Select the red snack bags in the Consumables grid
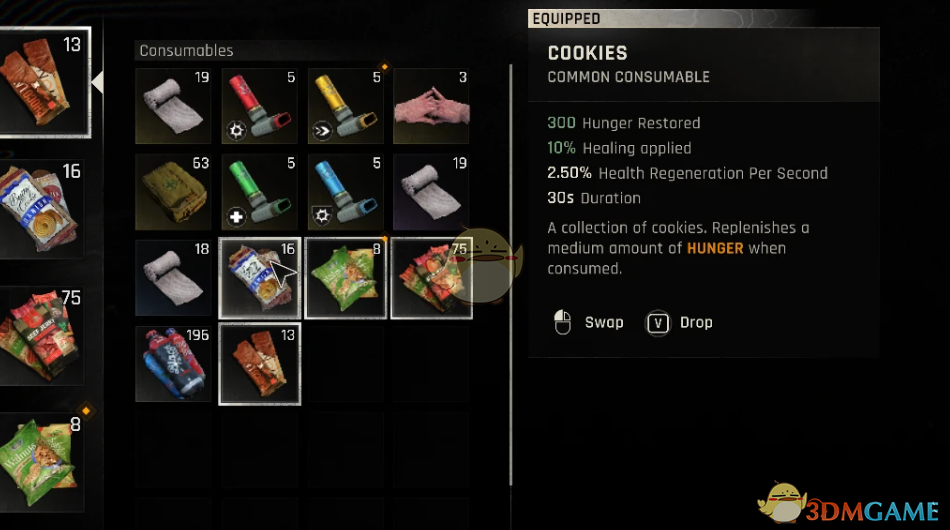The image size is (950, 530). coord(431,278)
